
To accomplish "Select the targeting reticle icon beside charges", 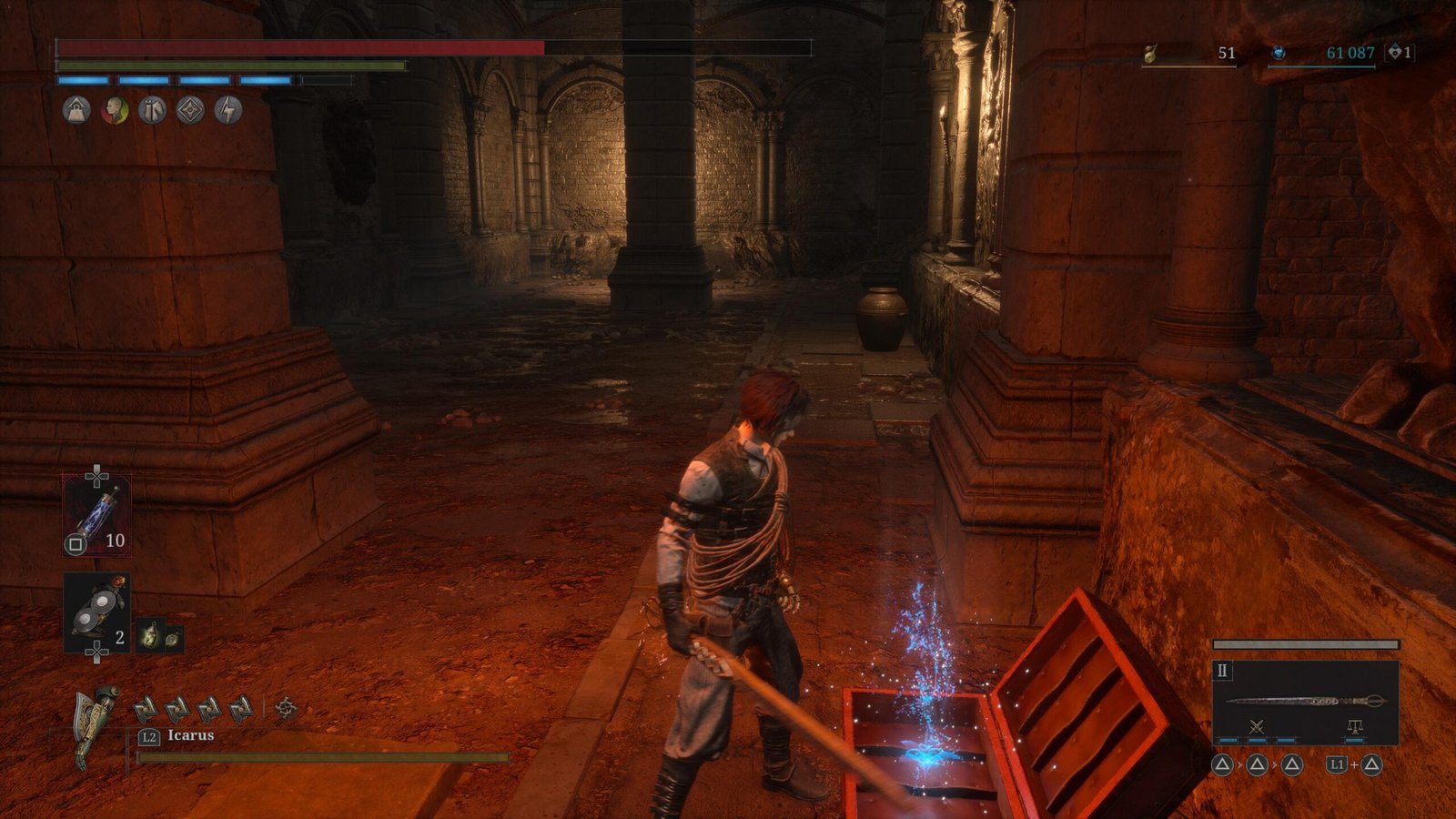I will [286, 708].
